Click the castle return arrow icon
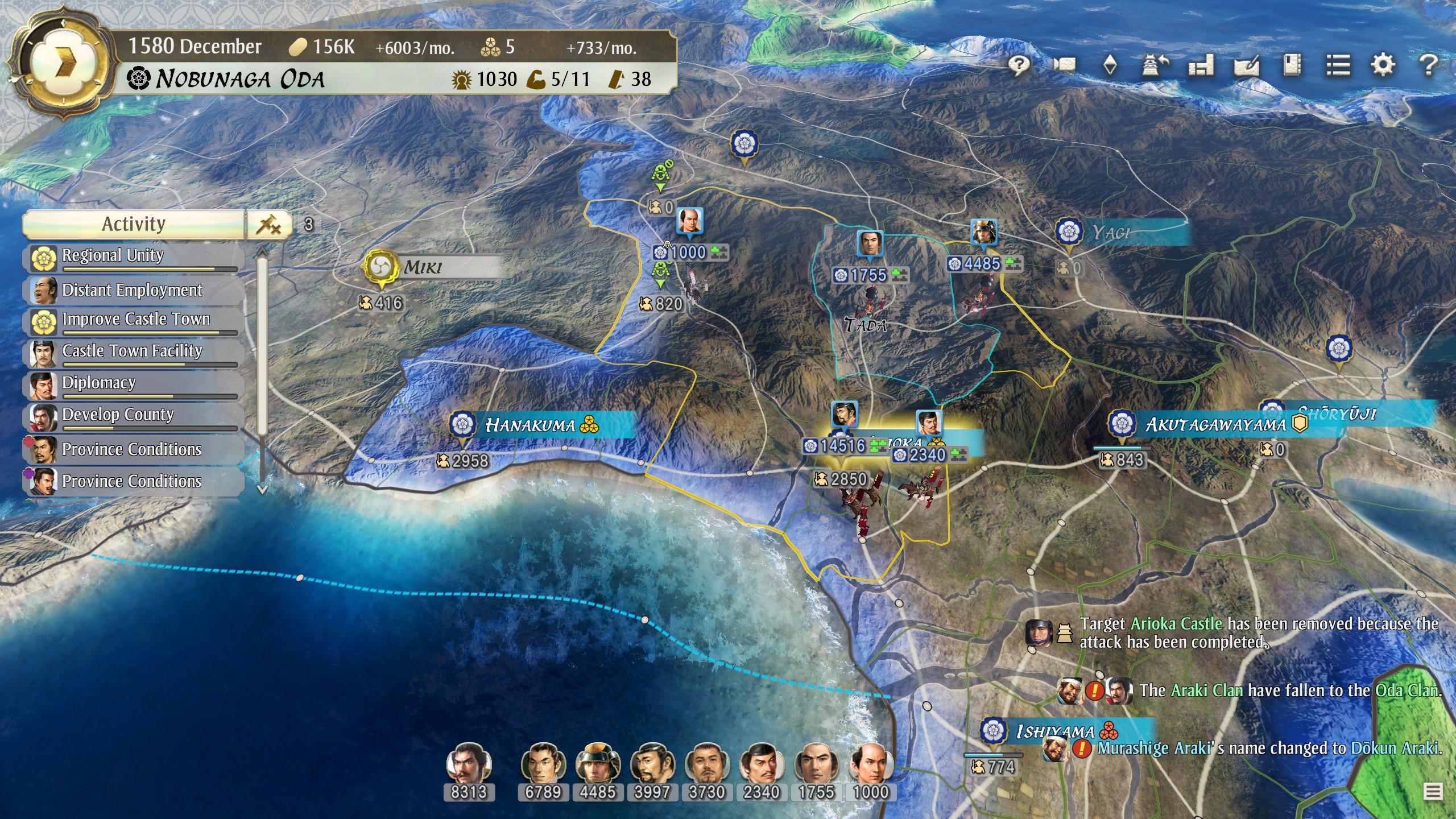Screen dimensions: 1456x819 (x=1155, y=65)
